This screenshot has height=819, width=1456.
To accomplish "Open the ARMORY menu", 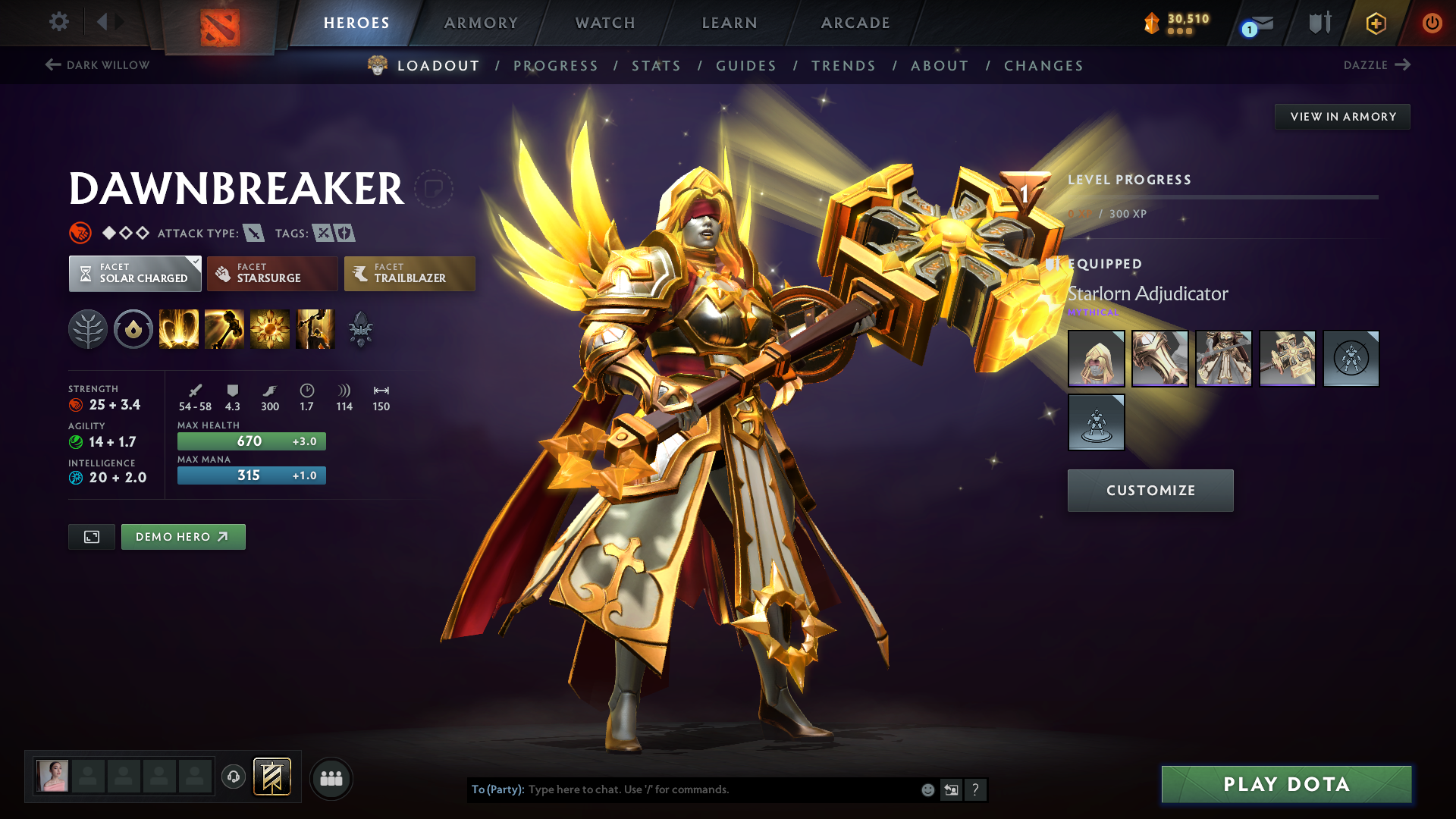I will pos(481,23).
